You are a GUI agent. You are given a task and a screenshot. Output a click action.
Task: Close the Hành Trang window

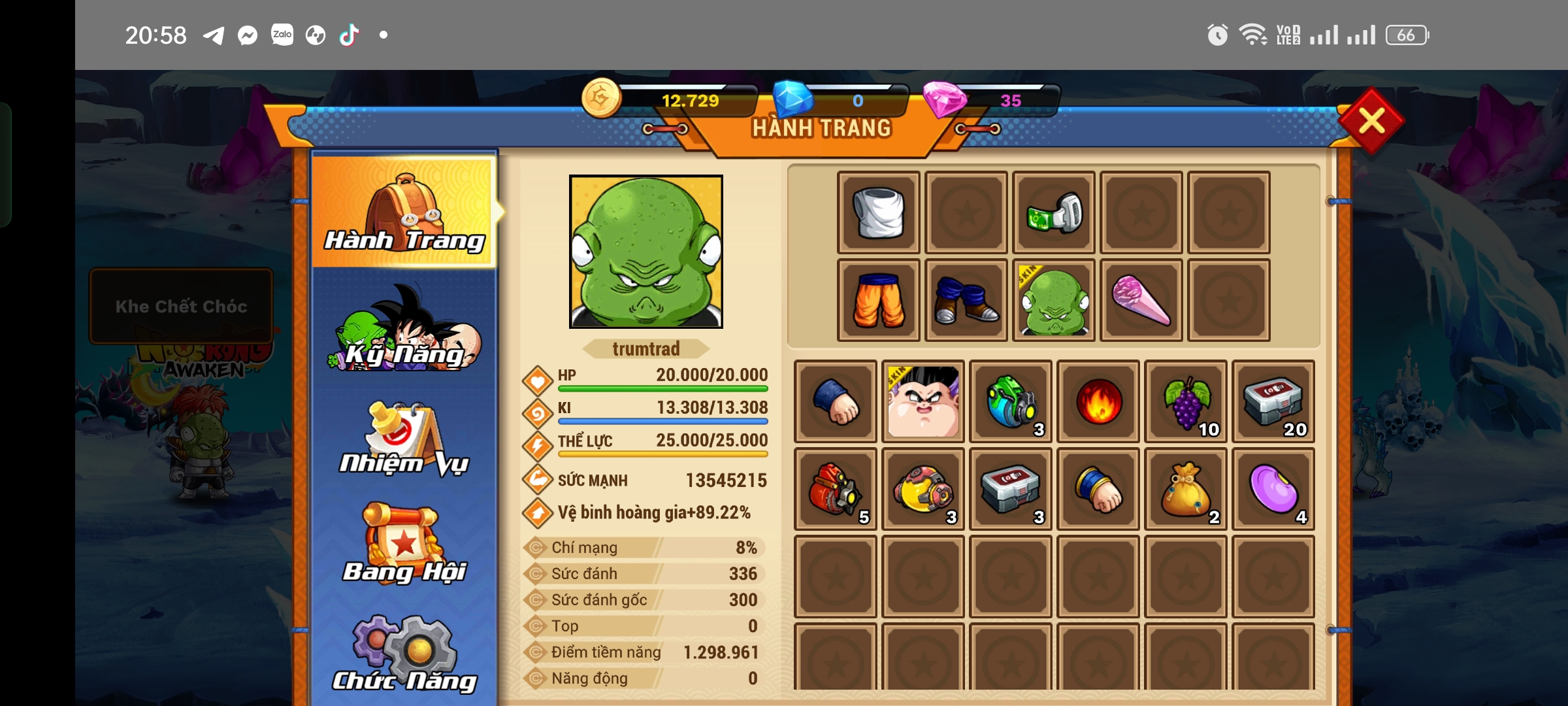(x=1371, y=121)
